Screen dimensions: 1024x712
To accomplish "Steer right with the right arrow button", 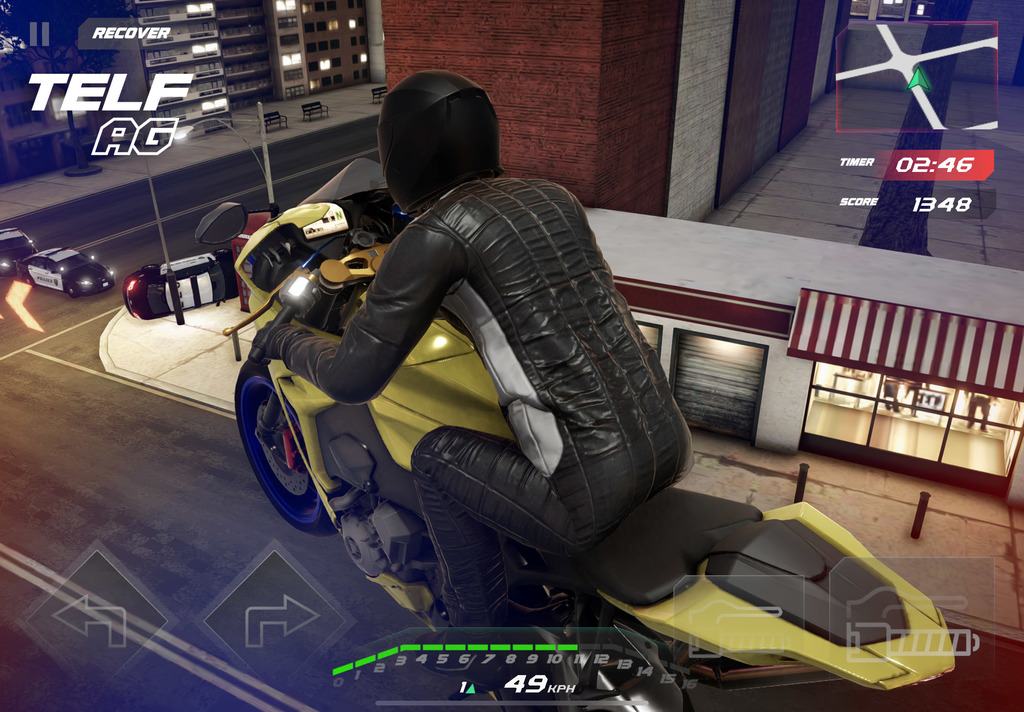I will (273, 620).
